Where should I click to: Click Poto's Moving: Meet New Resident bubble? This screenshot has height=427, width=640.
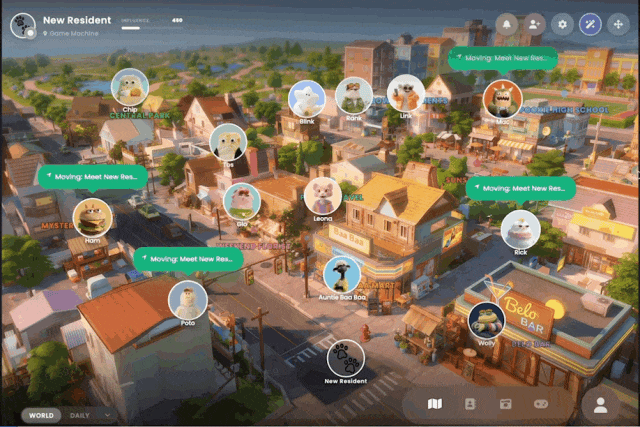pyautogui.click(x=188, y=260)
